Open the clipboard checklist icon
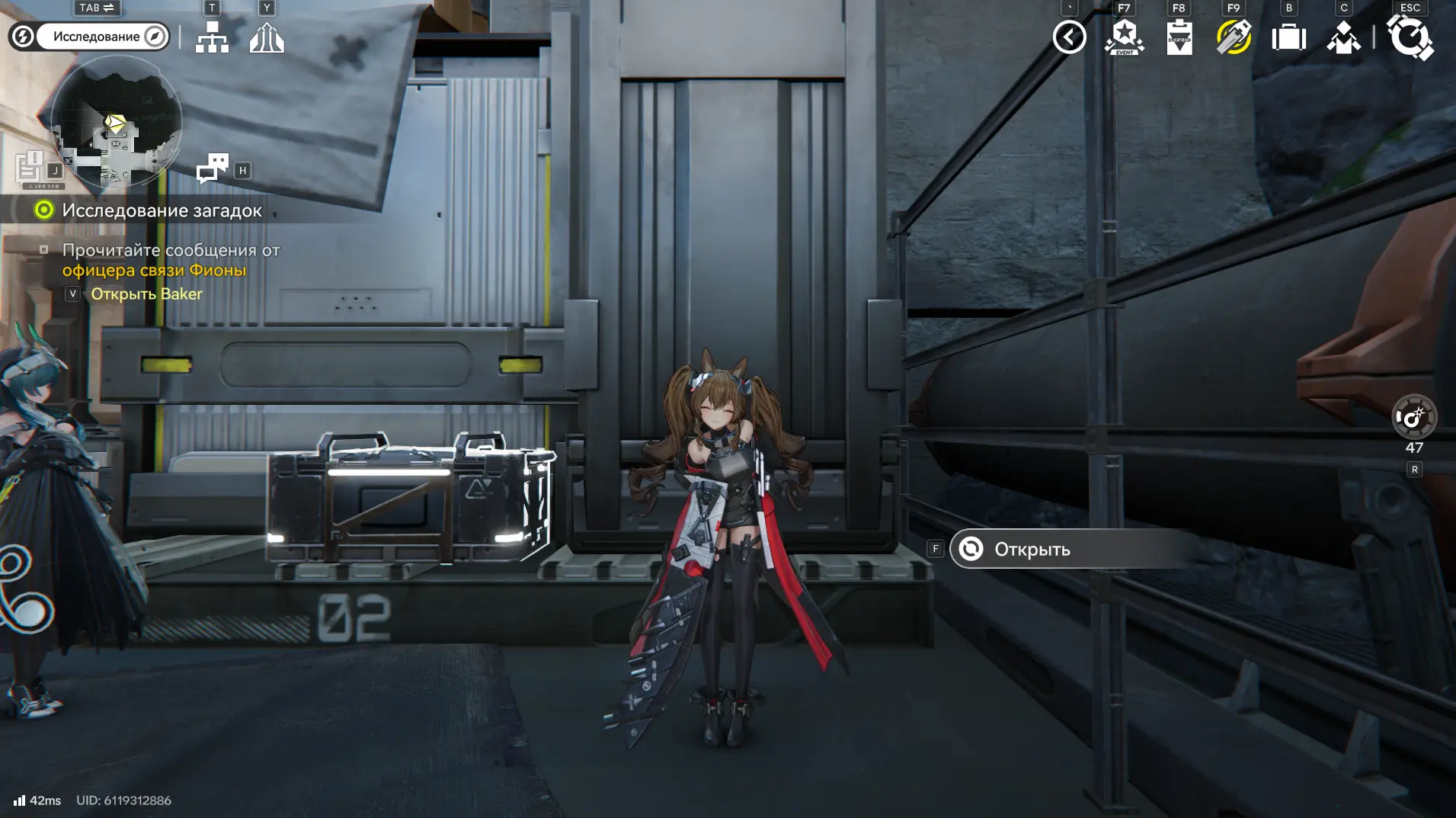 point(1179,37)
